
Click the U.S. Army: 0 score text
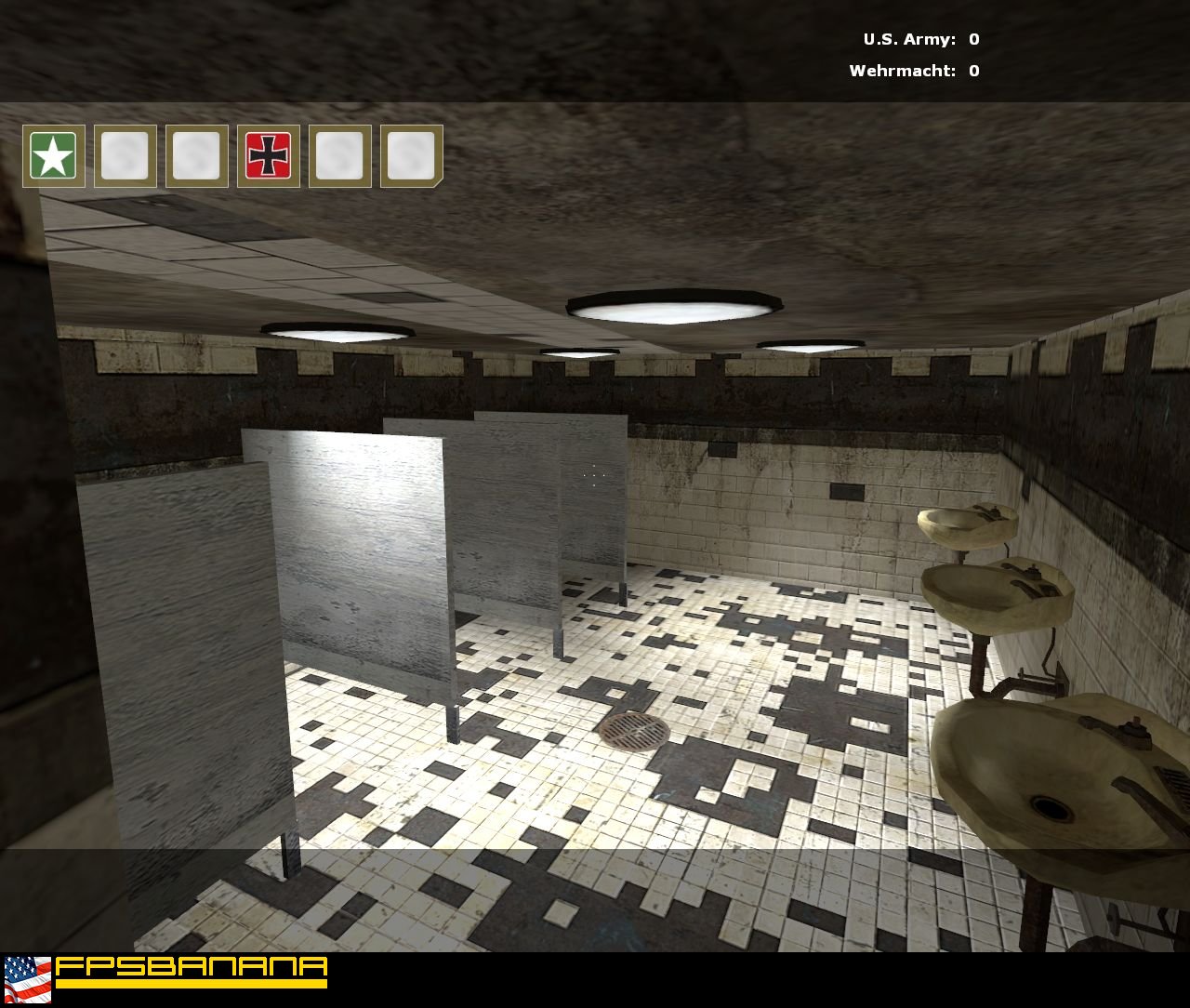[920, 39]
